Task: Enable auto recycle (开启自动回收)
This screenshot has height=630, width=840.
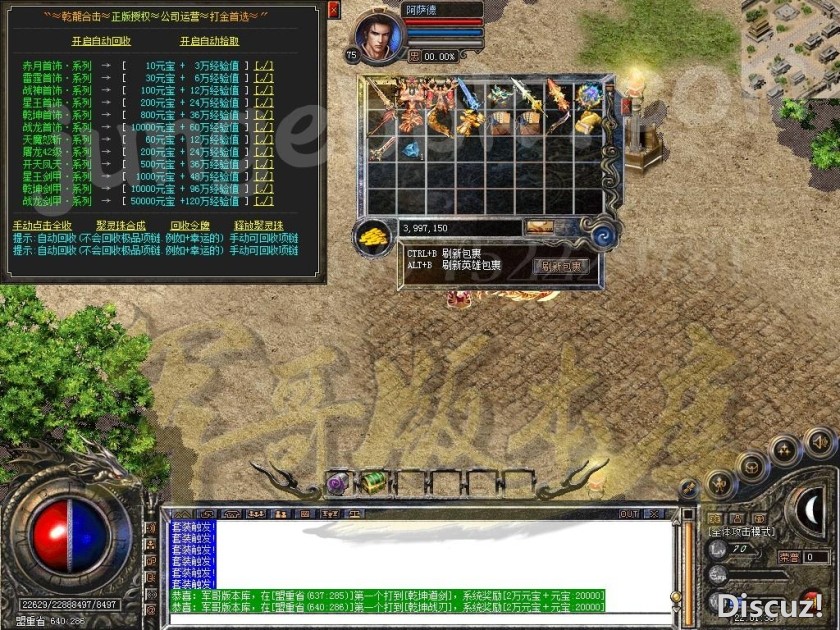Action: [x=101, y=41]
